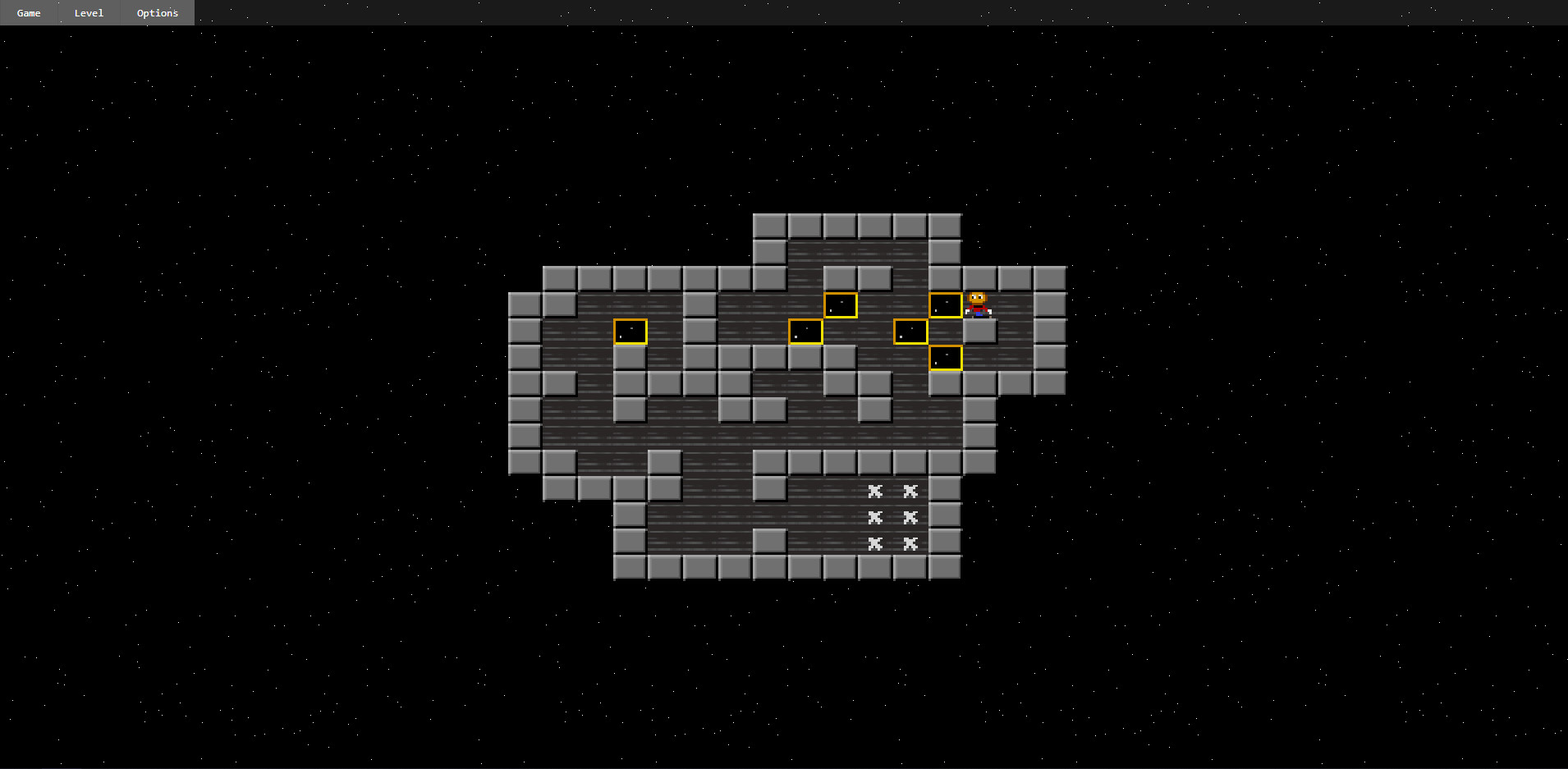The height and width of the screenshot is (769, 1568).
Task: Click the wall tile above the player
Action: coord(979,277)
